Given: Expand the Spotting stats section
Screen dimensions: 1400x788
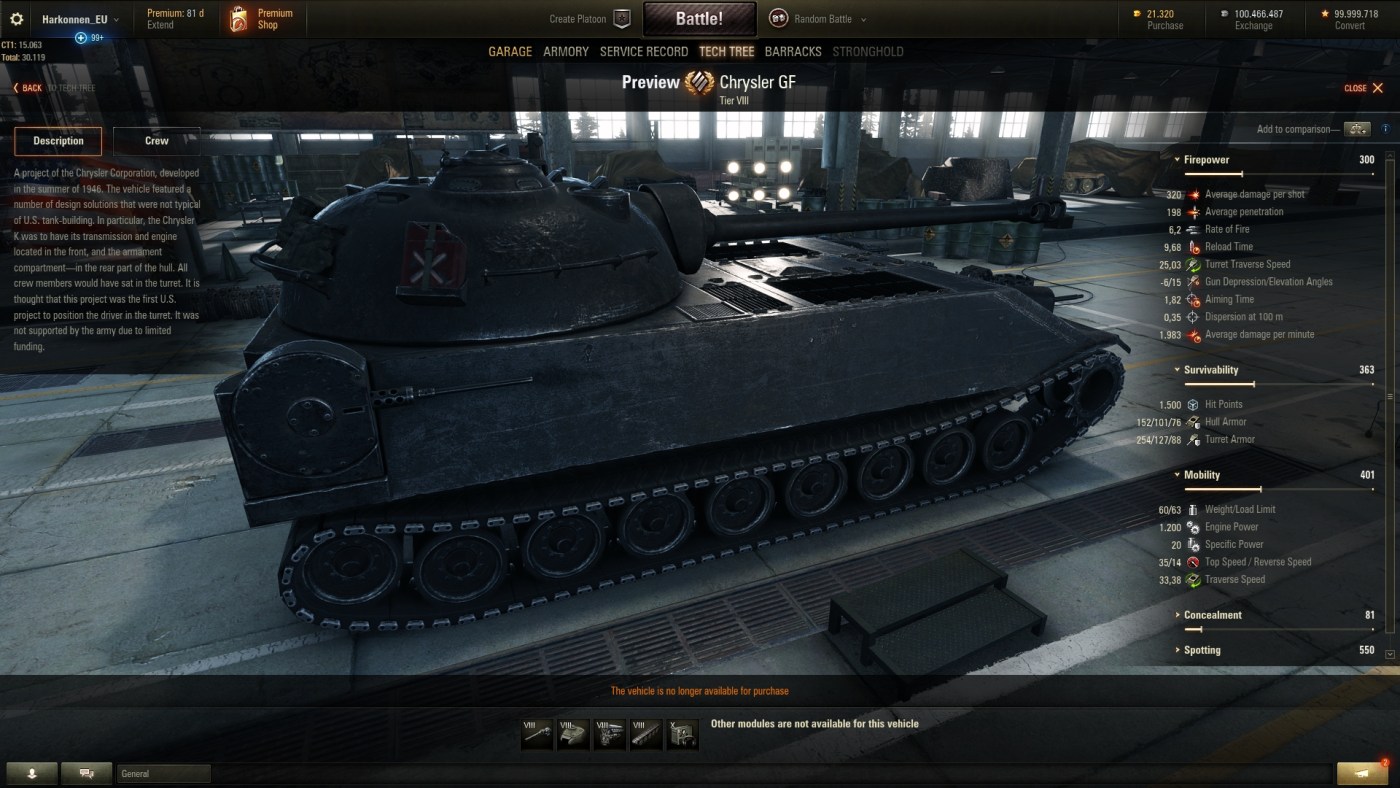Looking at the screenshot, I should click(x=1202, y=650).
